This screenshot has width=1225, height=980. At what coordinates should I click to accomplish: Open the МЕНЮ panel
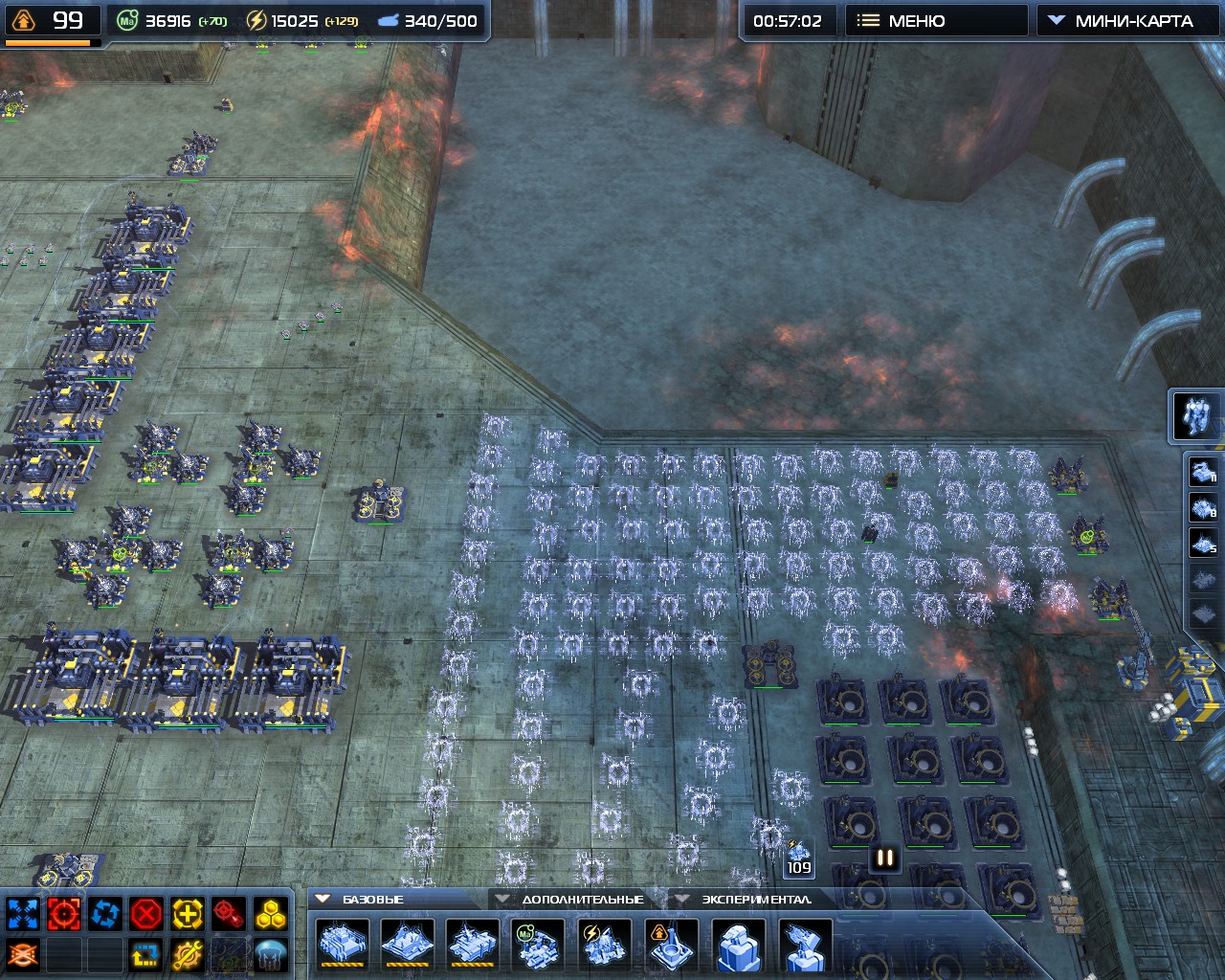[x=936, y=19]
